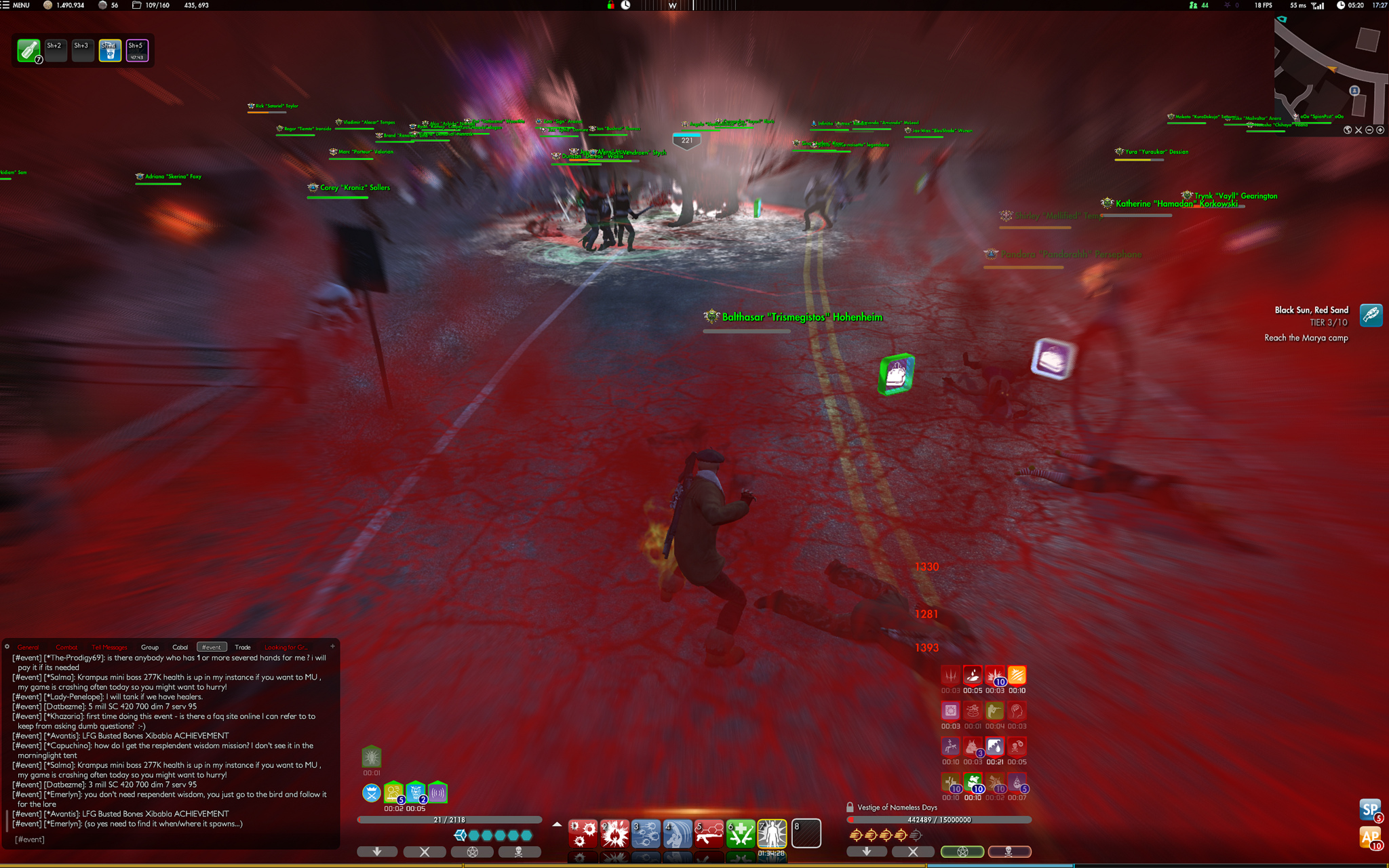Click the chat input field
Image resolution: width=1389 pixels, height=868 pixels.
[x=170, y=840]
